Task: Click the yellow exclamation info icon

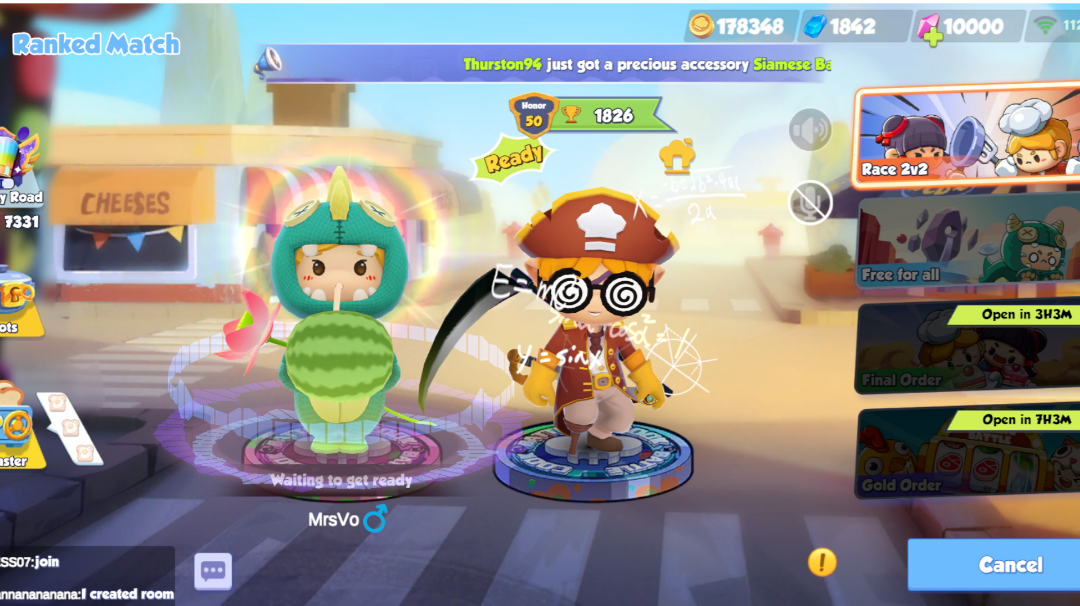Action: 822,562
